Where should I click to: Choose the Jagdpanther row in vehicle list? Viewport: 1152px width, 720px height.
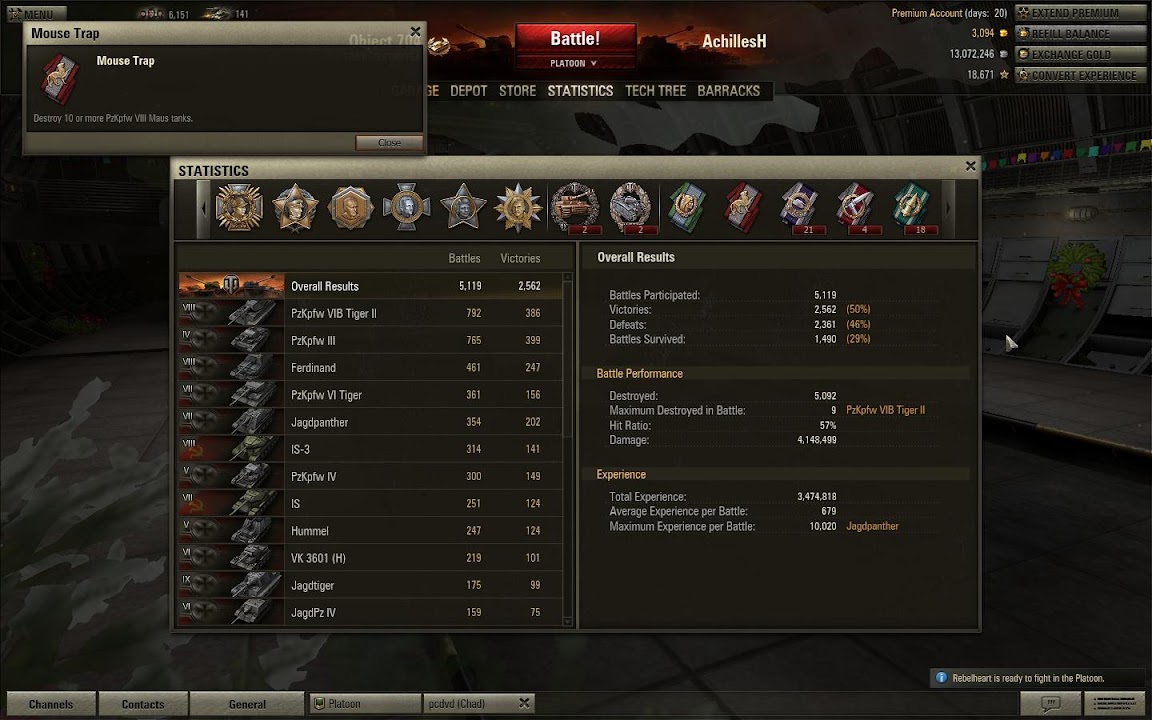click(x=370, y=423)
